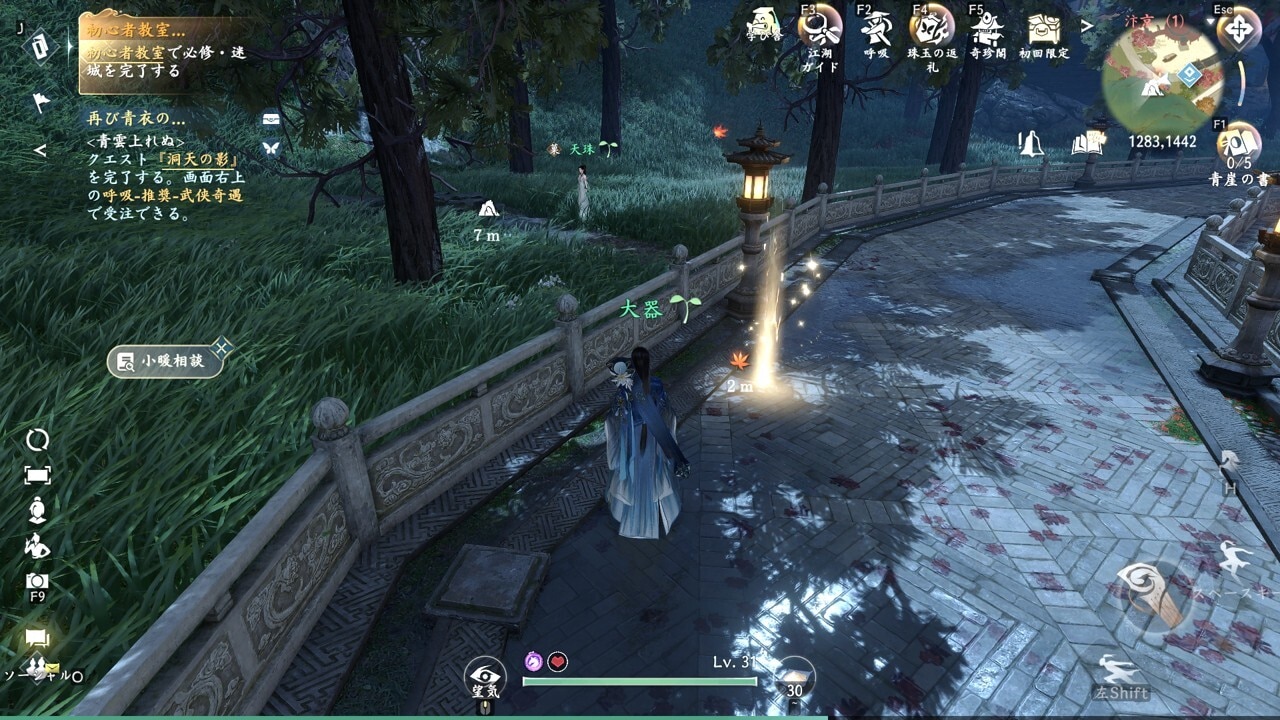The height and width of the screenshot is (720, 1280).
Task: Collapse the quest tracker side arrow
Action: pos(40,151)
